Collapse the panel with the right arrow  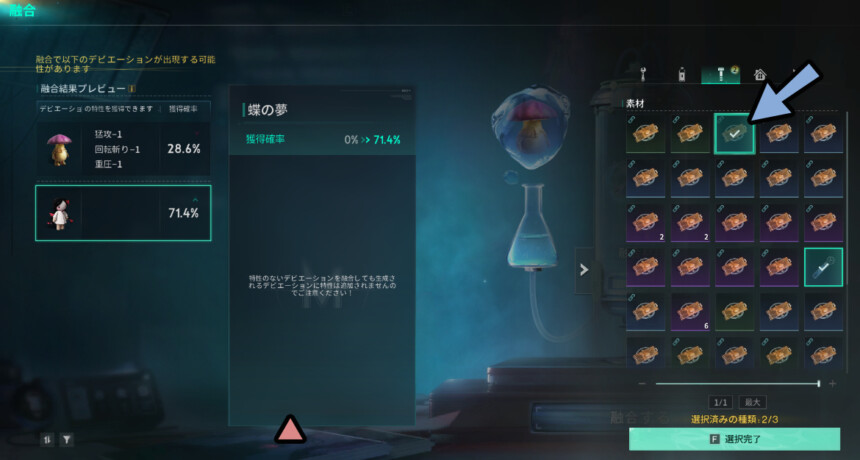584,268
